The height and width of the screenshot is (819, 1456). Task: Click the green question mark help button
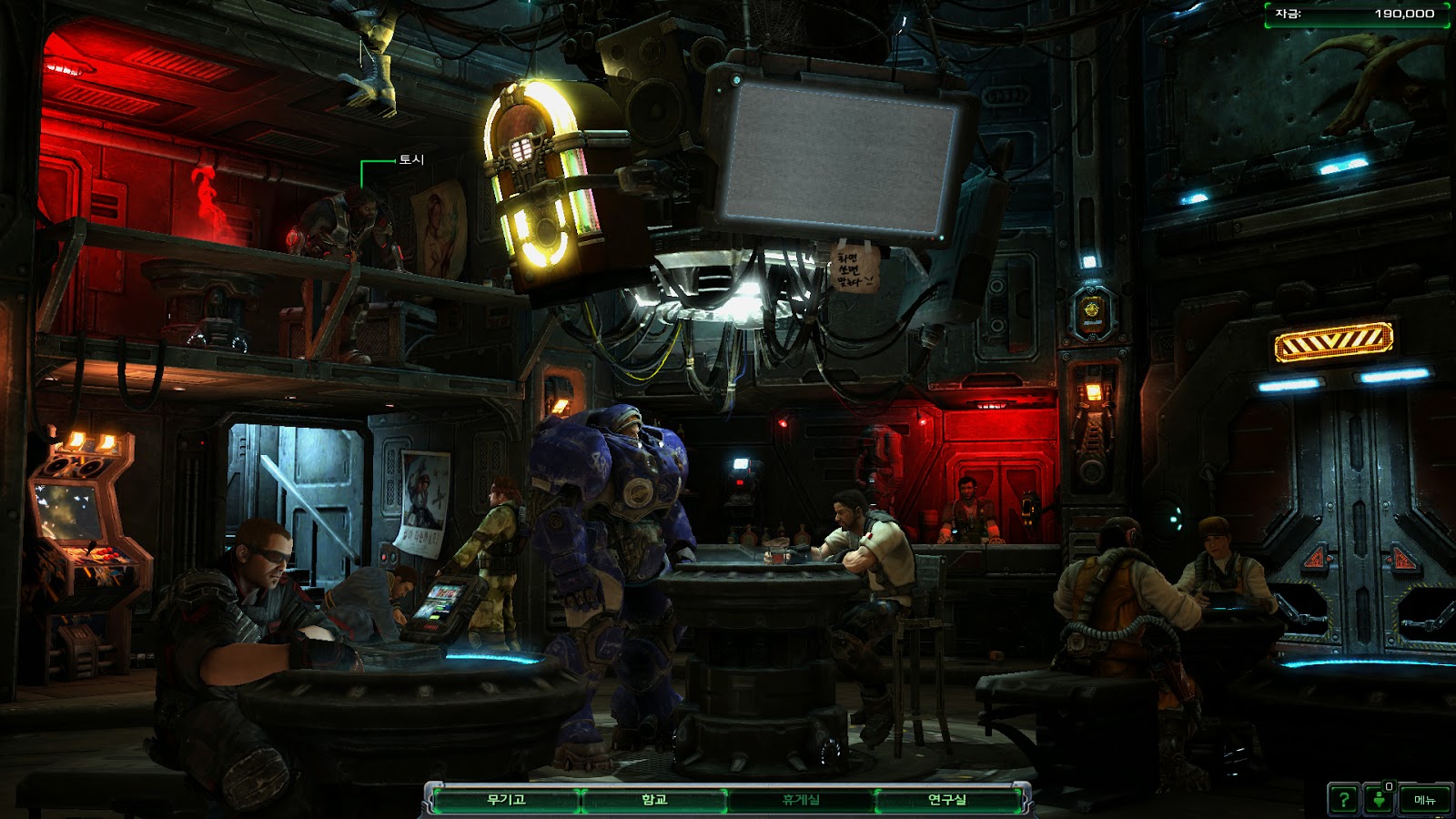[1344, 800]
